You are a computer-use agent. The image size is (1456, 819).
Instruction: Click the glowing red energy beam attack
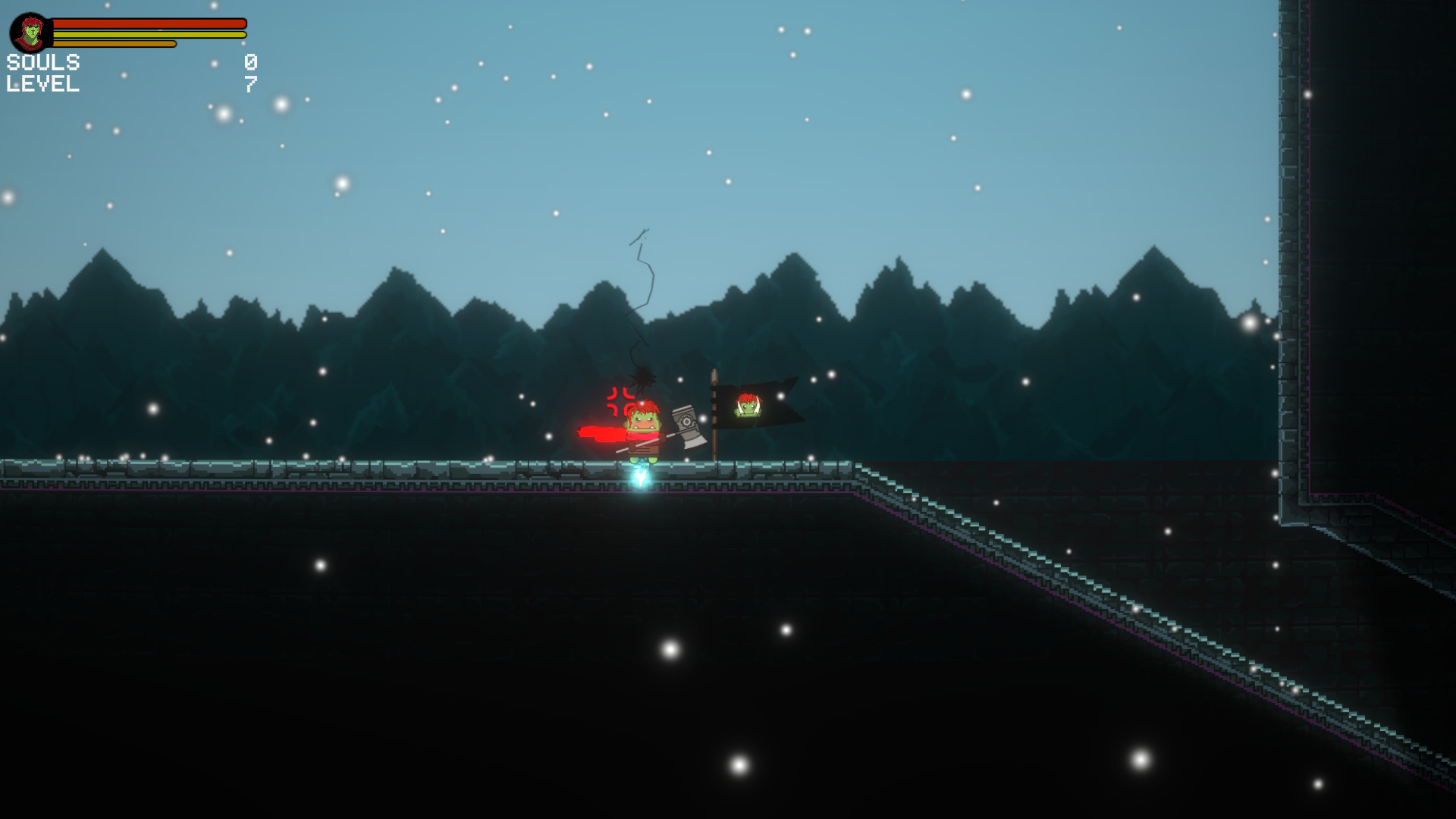pyautogui.click(x=599, y=434)
